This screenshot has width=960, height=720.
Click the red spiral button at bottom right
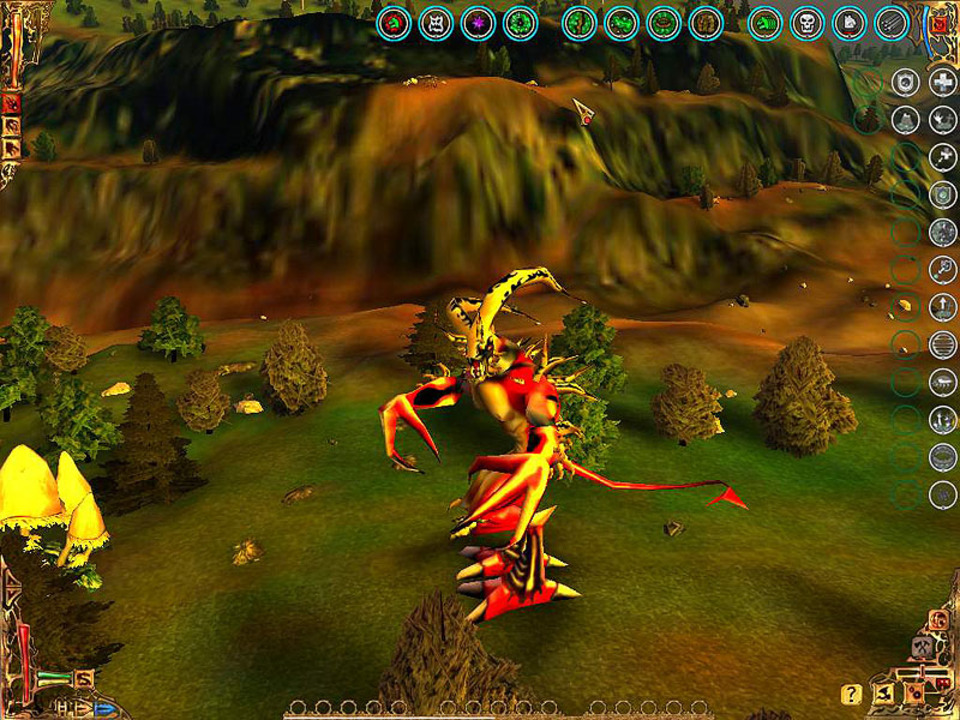point(939,619)
